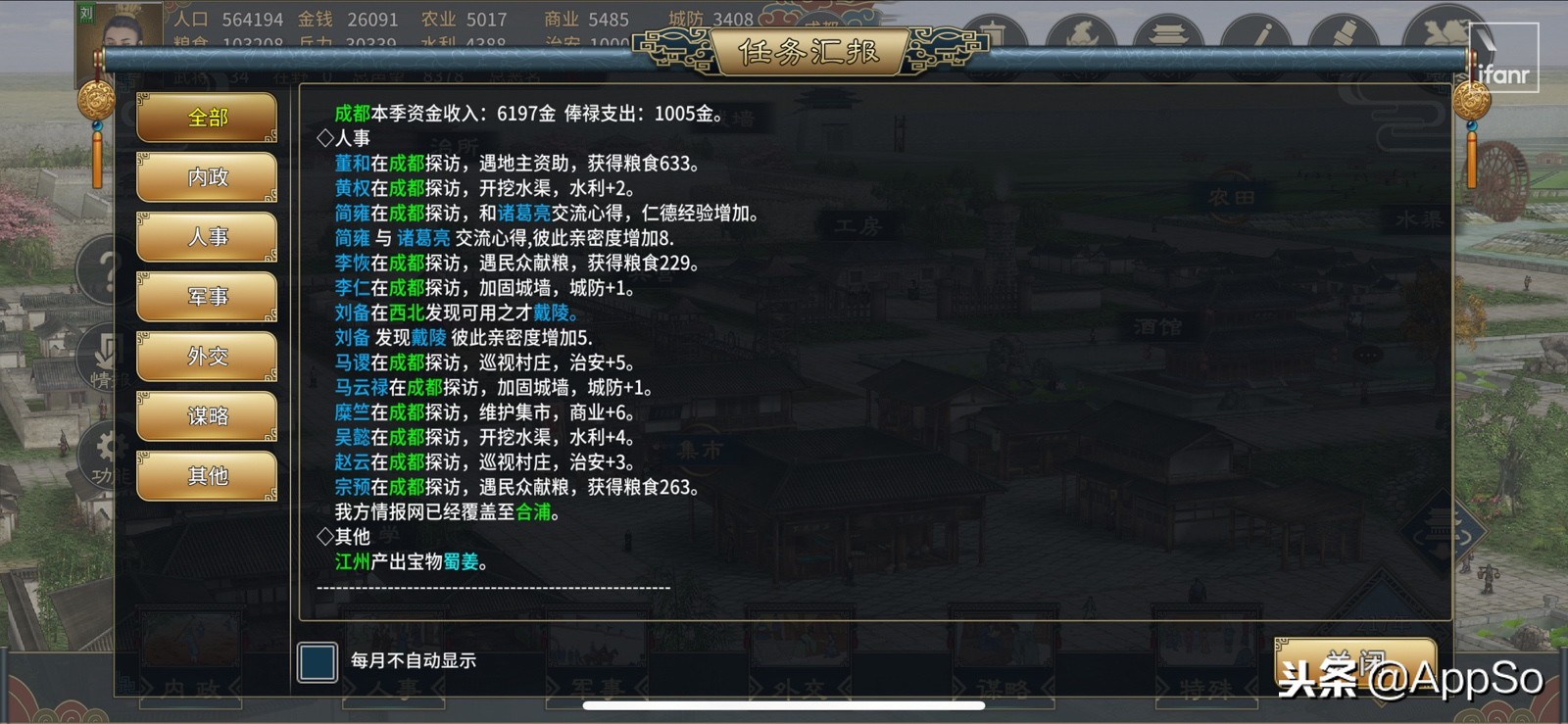Image resolution: width=1568 pixels, height=724 pixels.
Task: Select the 全部 category tab
Action: click(206, 117)
